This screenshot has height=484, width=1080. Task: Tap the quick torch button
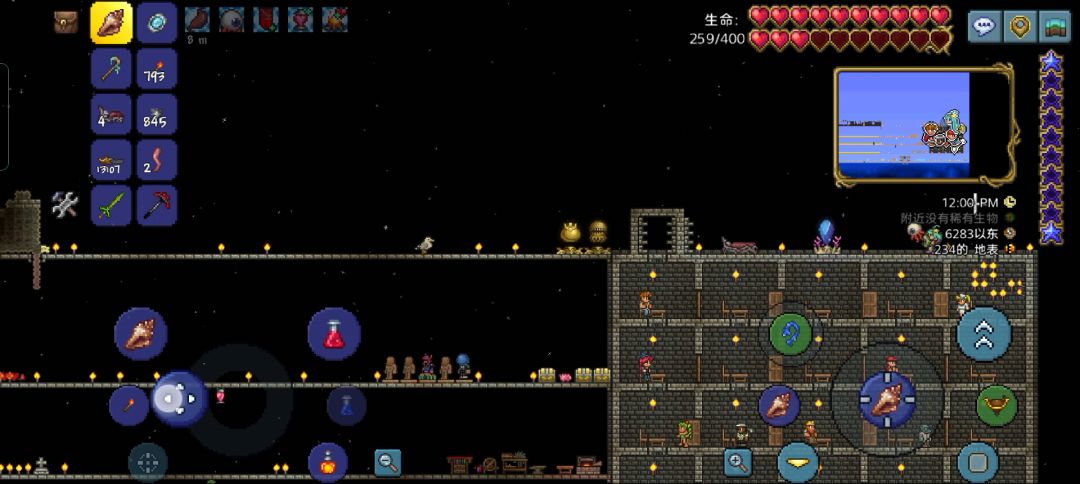click(129, 404)
